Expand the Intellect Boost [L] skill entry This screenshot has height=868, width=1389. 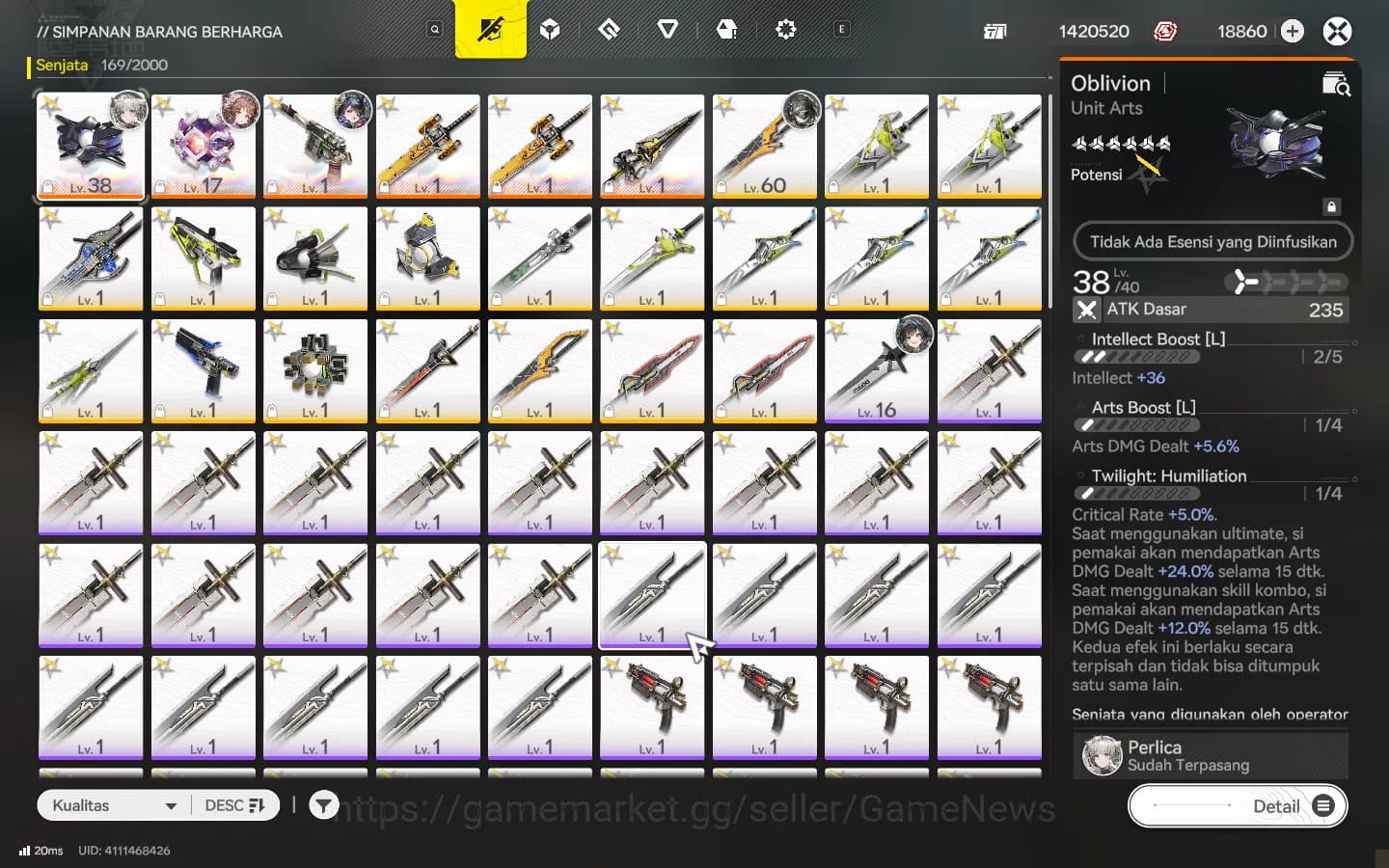coord(1157,339)
